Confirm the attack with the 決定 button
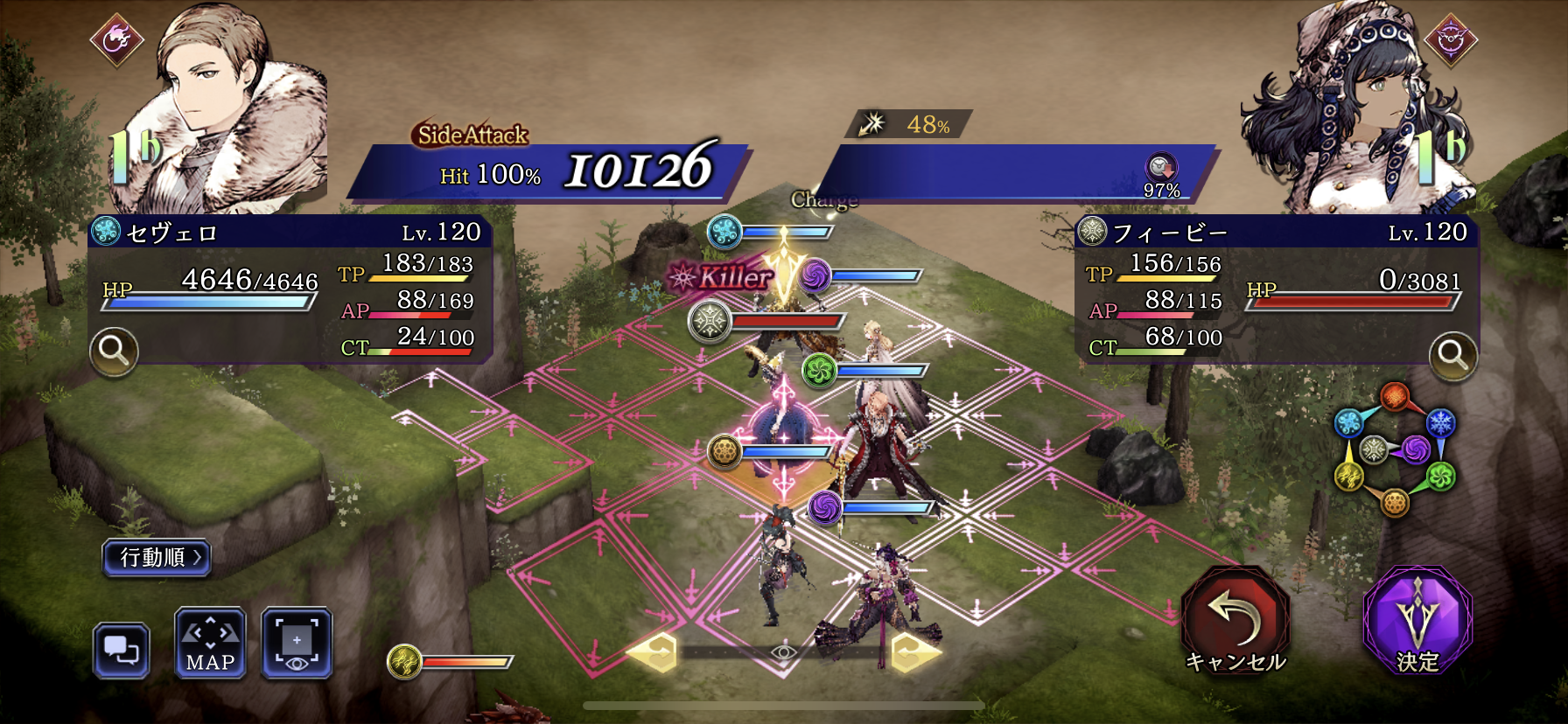The width and height of the screenshot is (1568, 724). click(1417, 621)
